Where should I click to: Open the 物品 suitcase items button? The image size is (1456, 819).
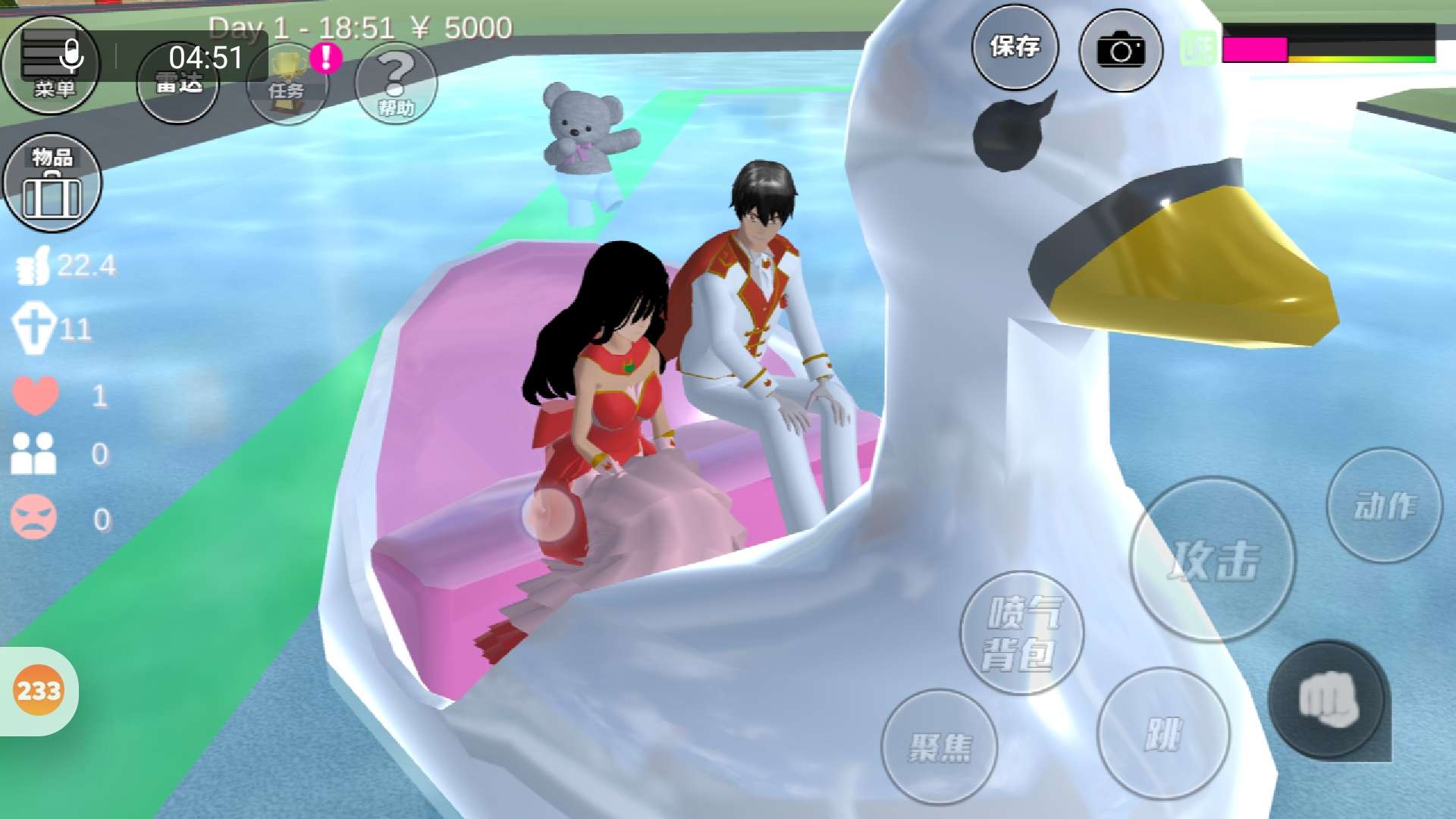[52, 182]
